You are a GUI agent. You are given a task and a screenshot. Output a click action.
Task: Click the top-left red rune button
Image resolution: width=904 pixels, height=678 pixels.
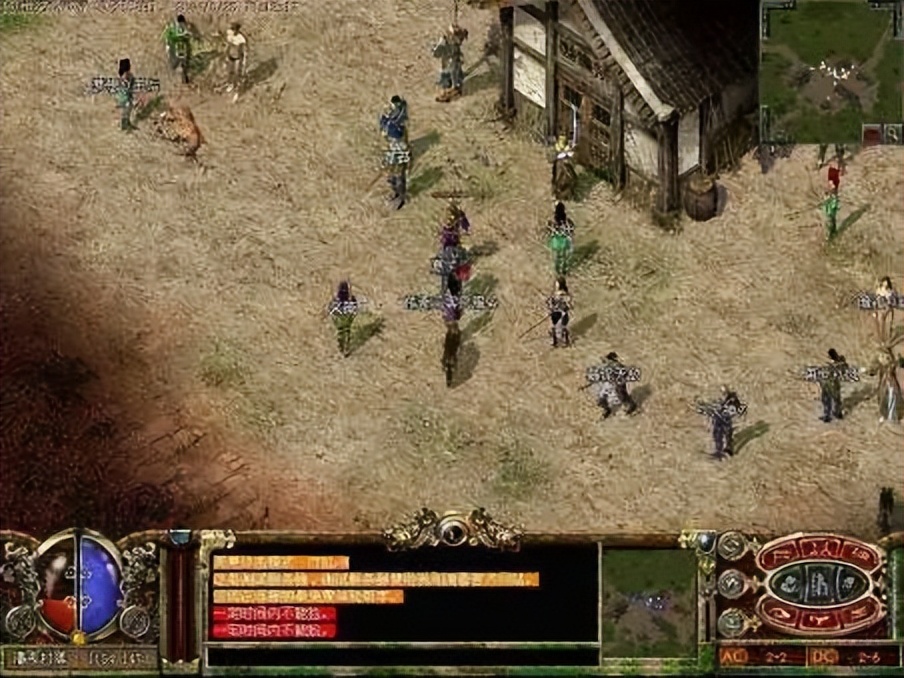click(782, 554)
